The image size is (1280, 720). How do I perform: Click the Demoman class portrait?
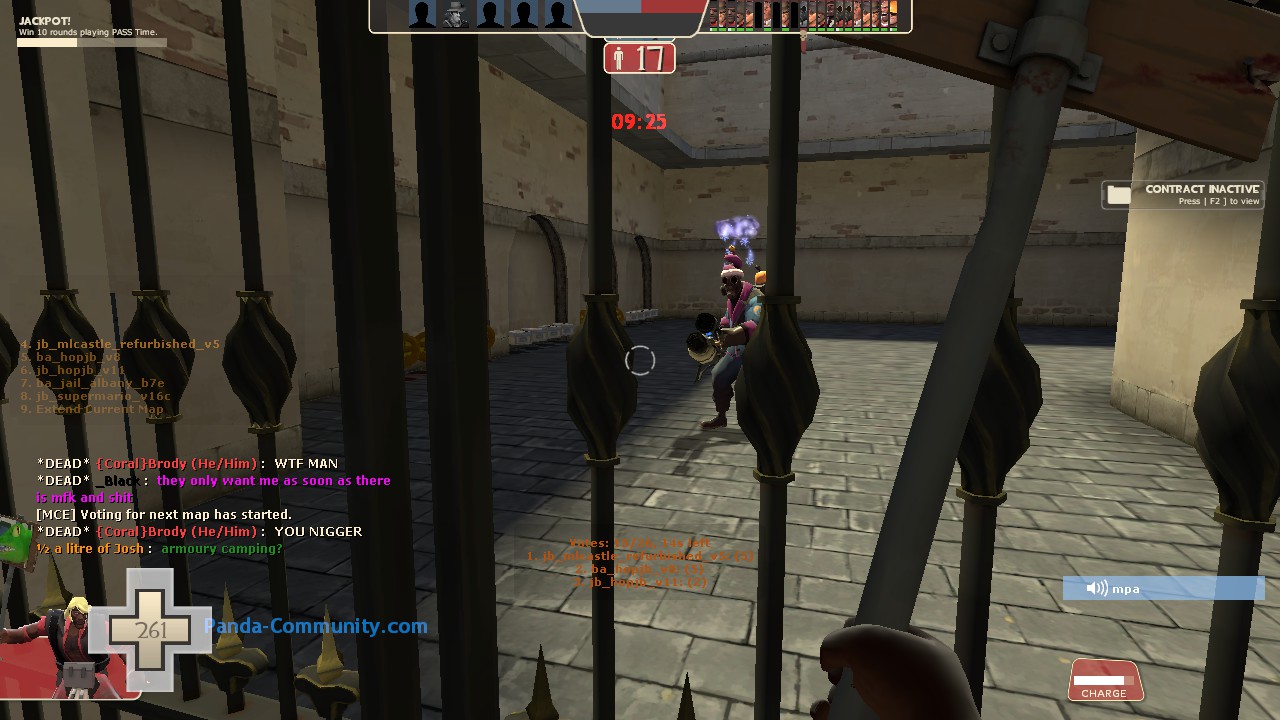(45, 640)
